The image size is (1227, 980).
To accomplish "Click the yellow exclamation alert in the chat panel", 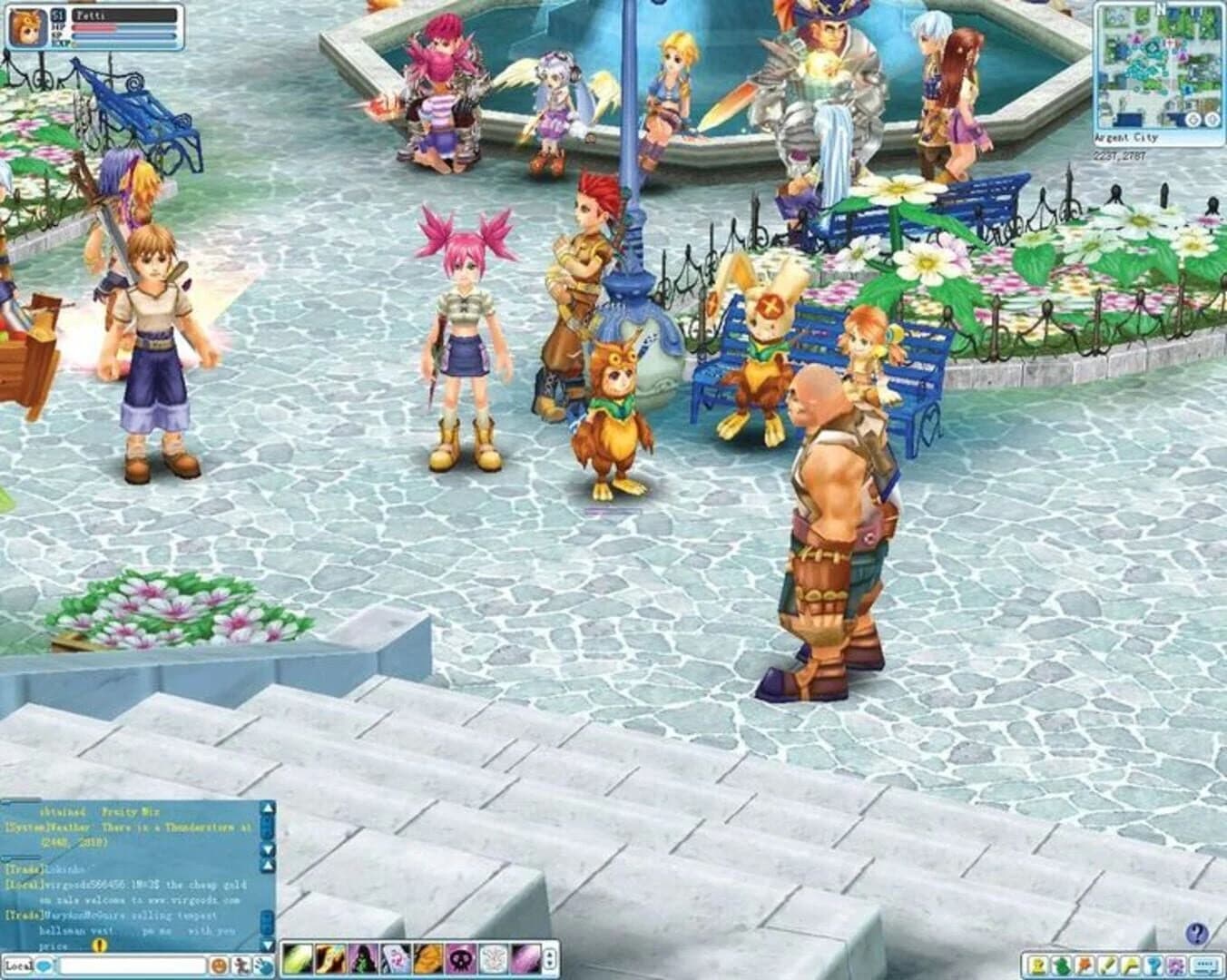I will pos(98,946).
